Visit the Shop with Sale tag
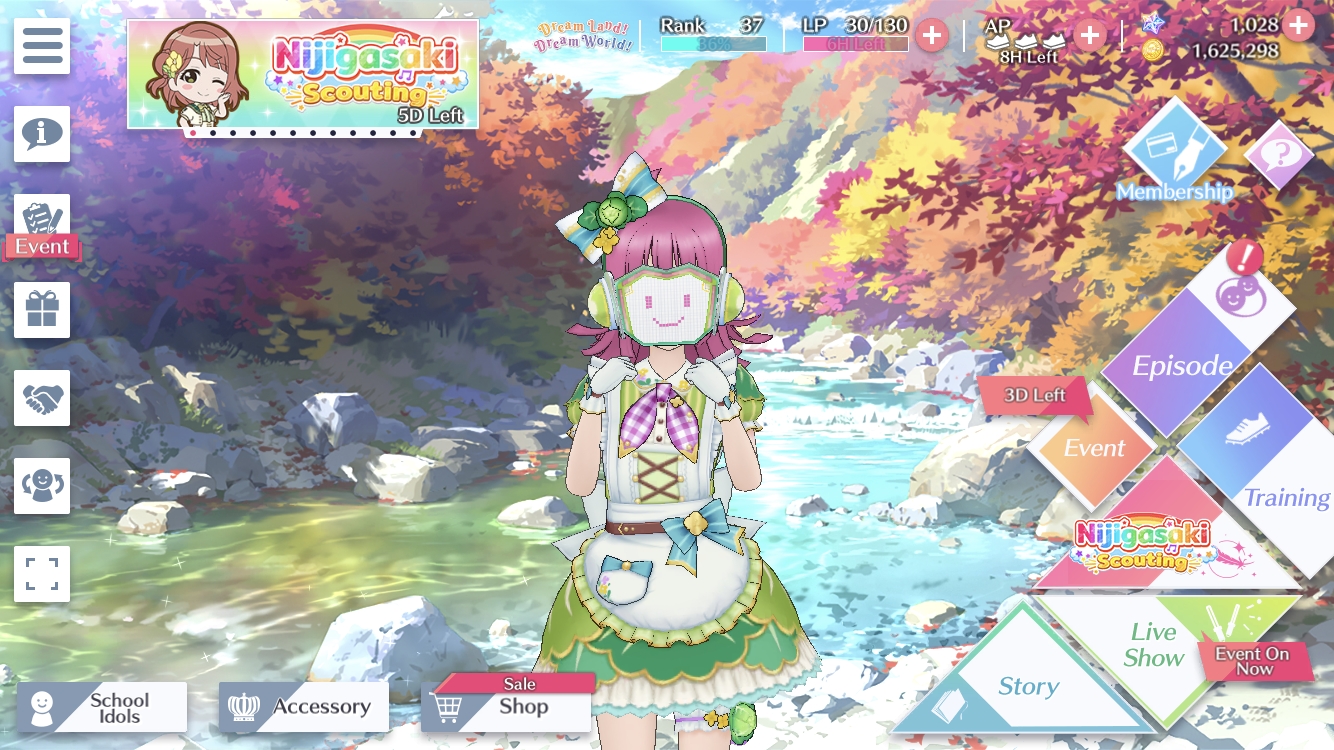The width and height of the screenshot is (1334, 750). tap(507, 707)
